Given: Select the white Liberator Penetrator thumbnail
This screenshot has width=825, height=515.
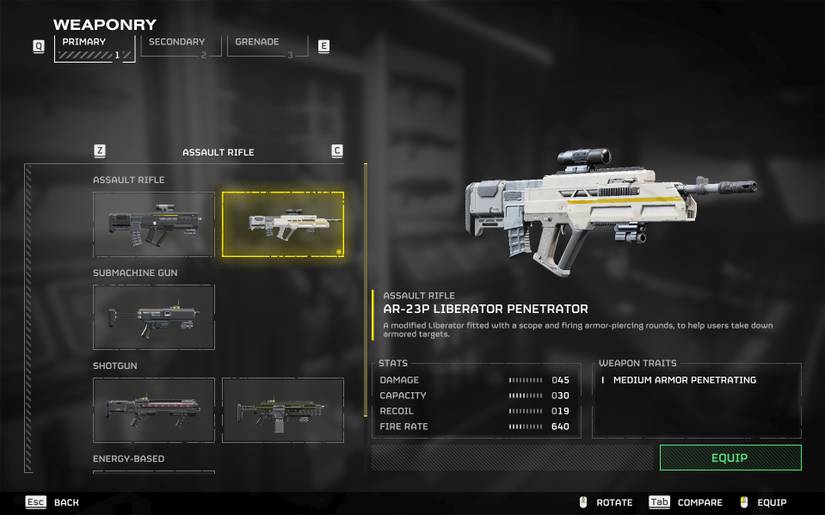Looking at the screenshot, I should click(282, 225).
